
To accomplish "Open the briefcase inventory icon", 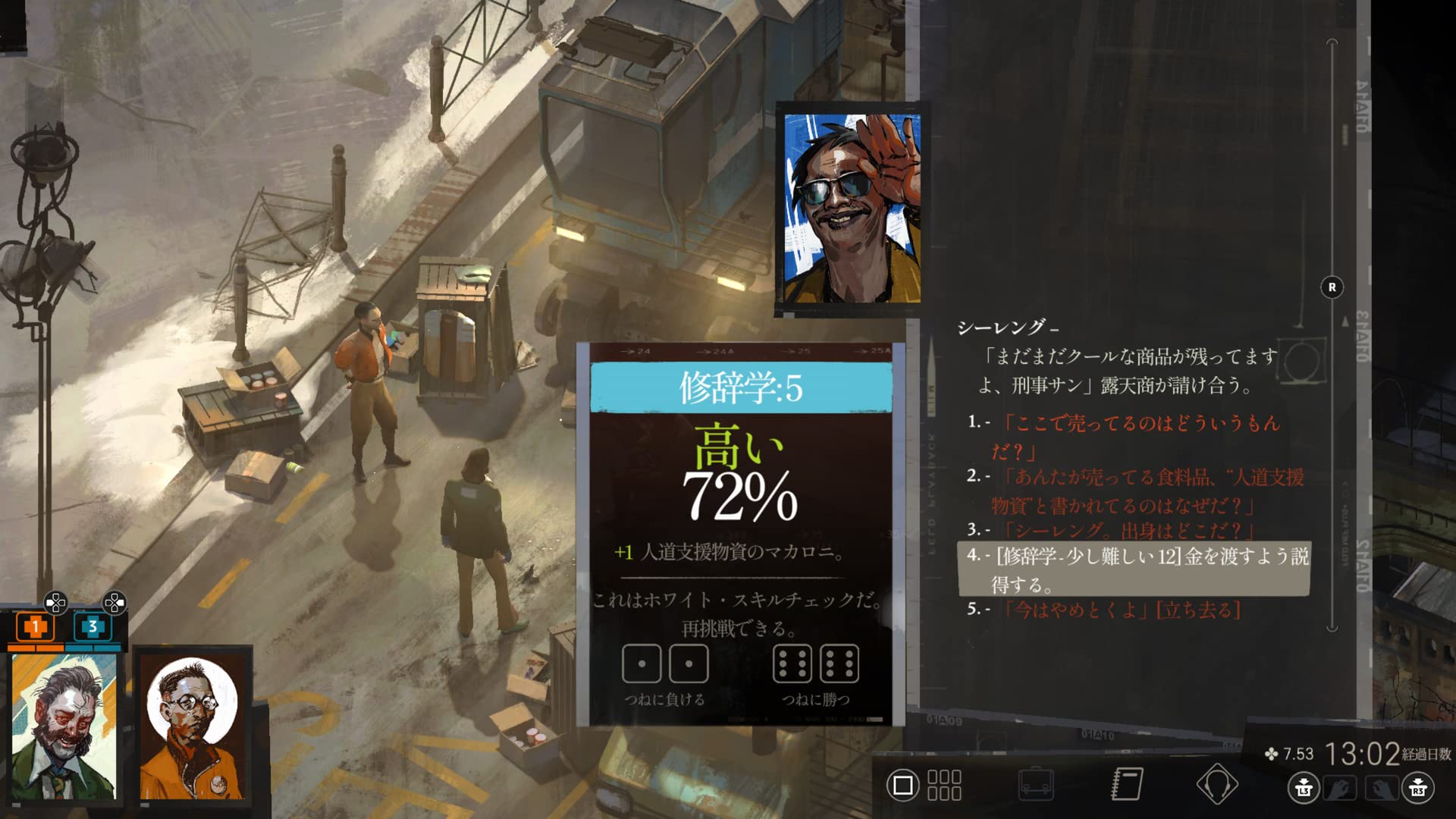I will 1035,785.
